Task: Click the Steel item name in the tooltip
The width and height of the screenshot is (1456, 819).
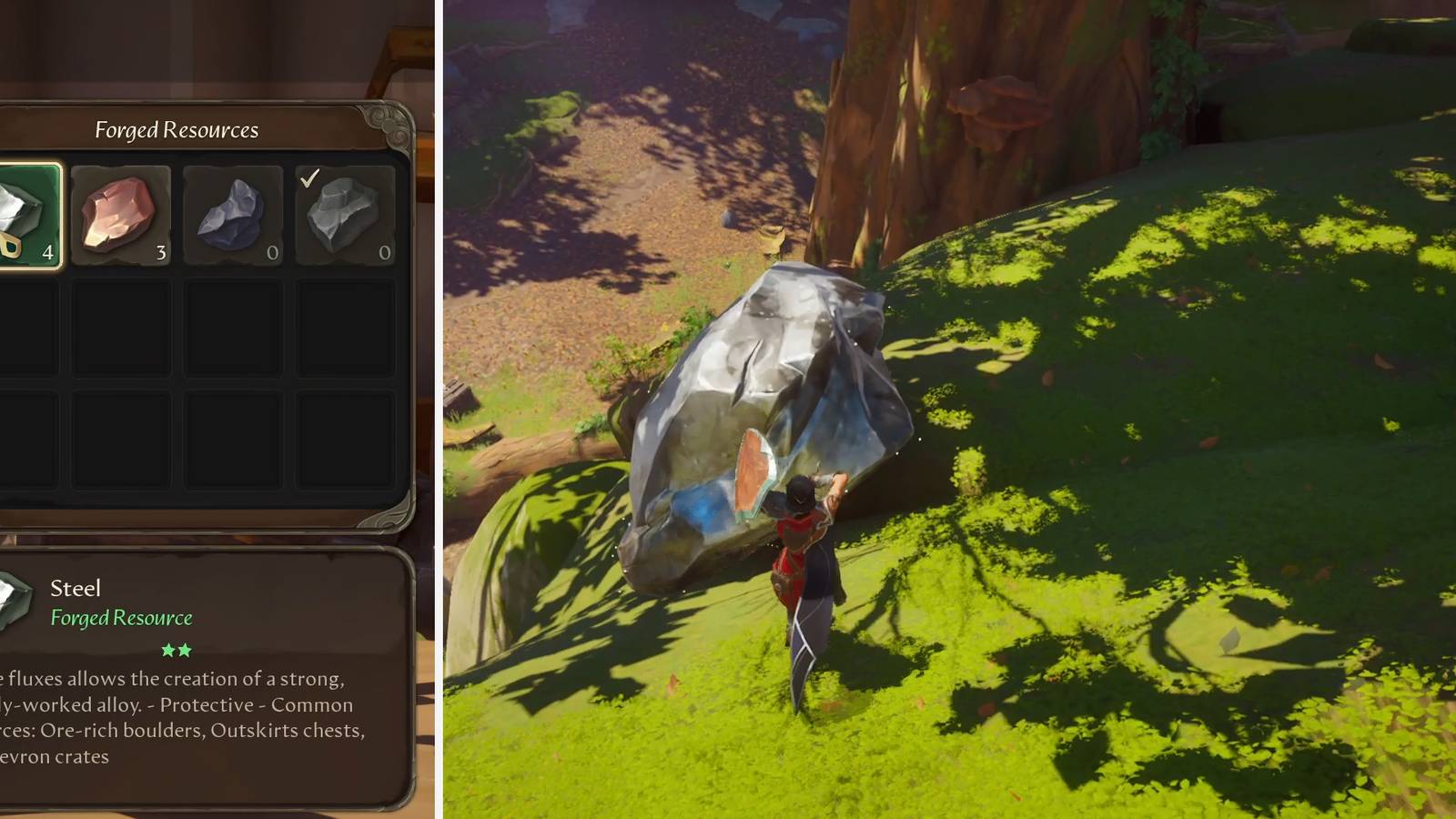Action: click(76, 589)
